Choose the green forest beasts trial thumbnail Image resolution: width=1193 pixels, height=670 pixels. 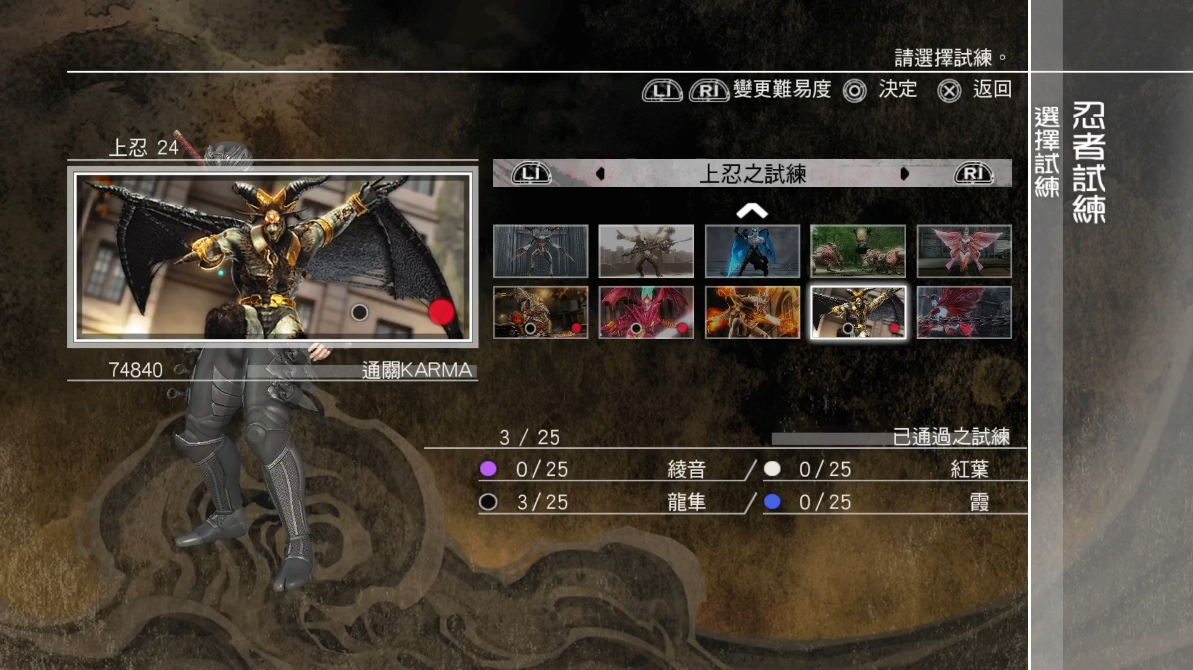[858, 251]
